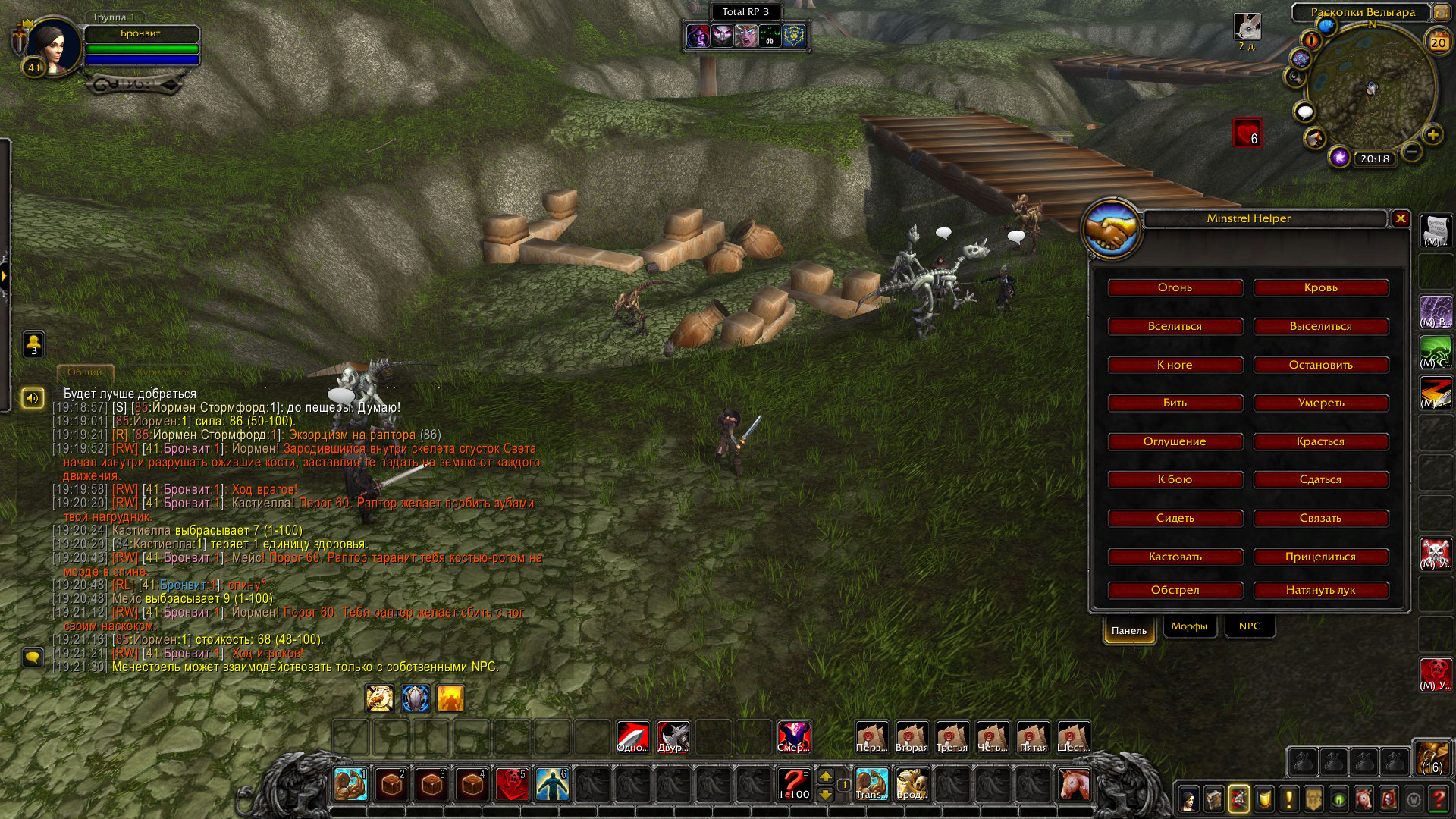1456x819 pixels.
Task: Open the NPC tab
Action: pyautogui.click(x=1249, y=626)
